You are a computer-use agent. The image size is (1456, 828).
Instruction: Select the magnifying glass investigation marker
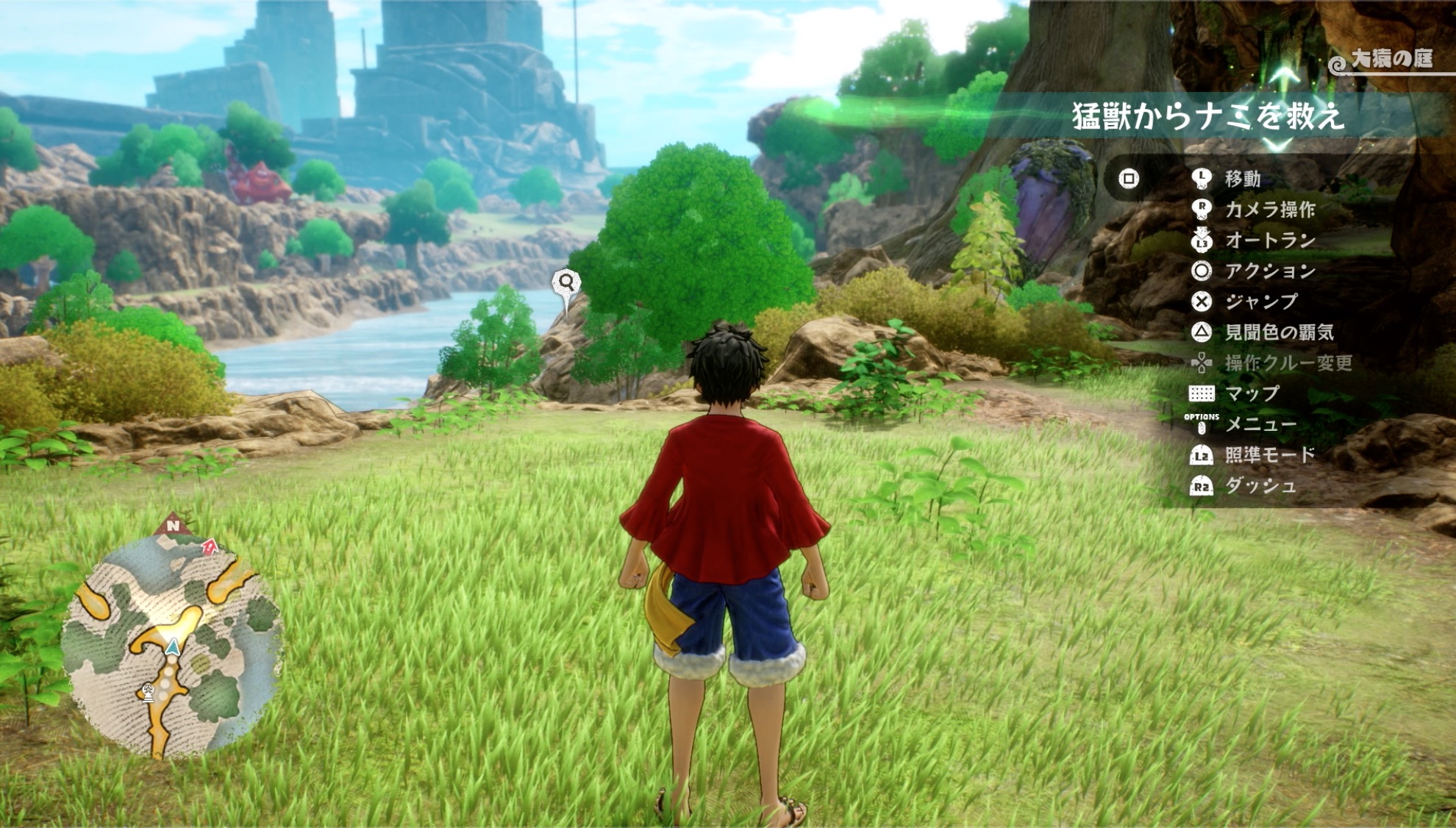(x=566, y=282)
